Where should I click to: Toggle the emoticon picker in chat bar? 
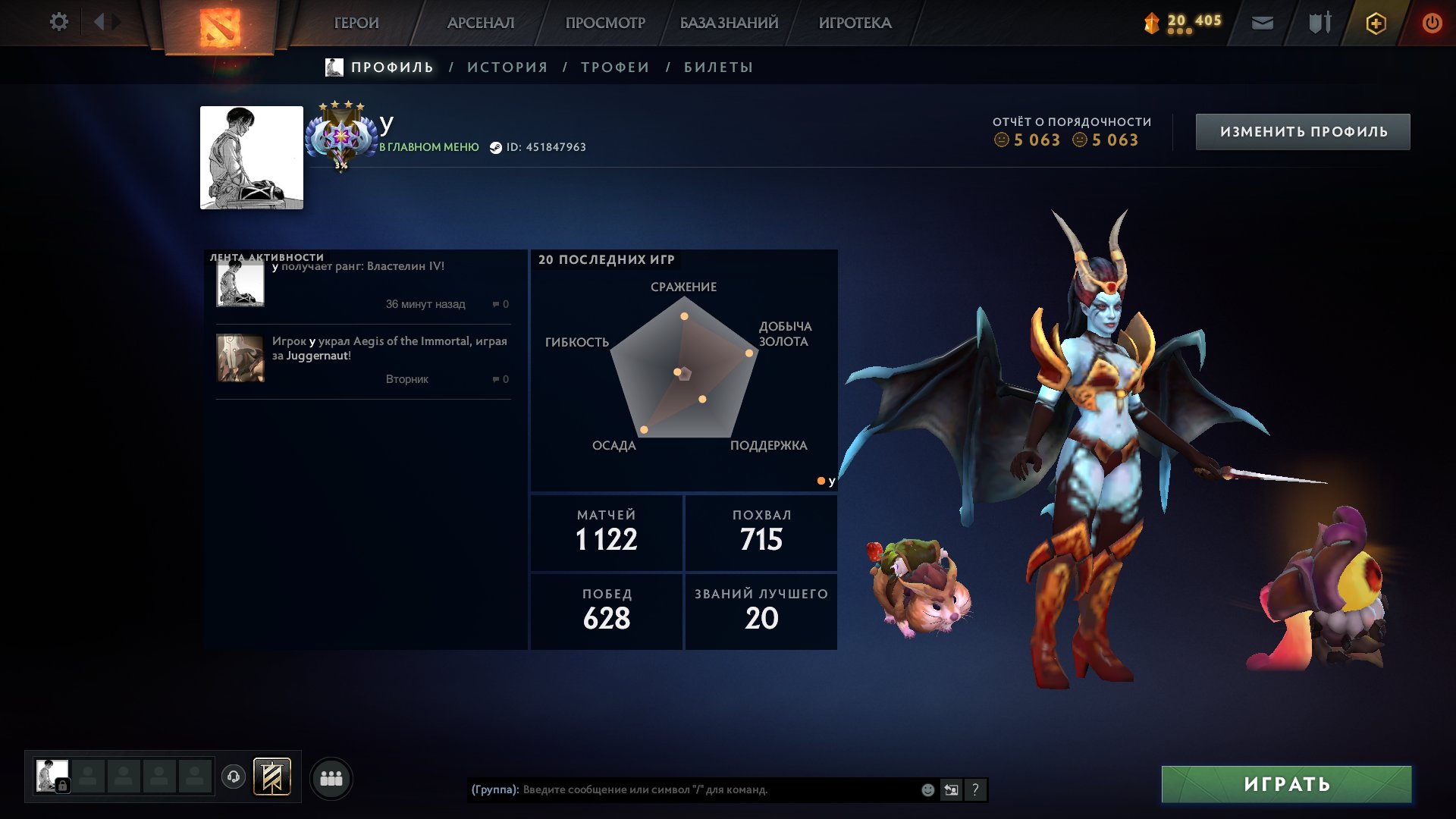[926, 789]
